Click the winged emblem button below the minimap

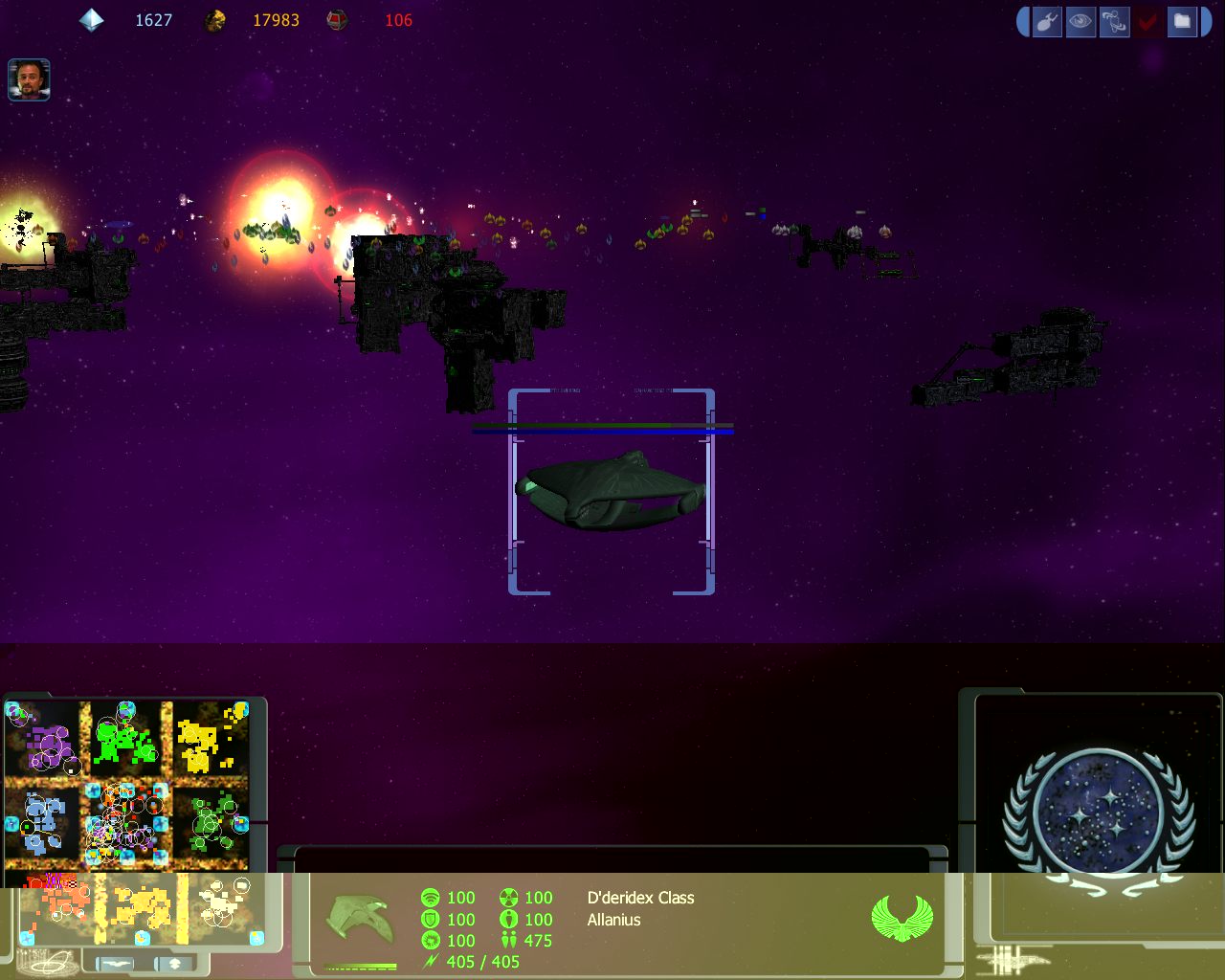point(115,963)
